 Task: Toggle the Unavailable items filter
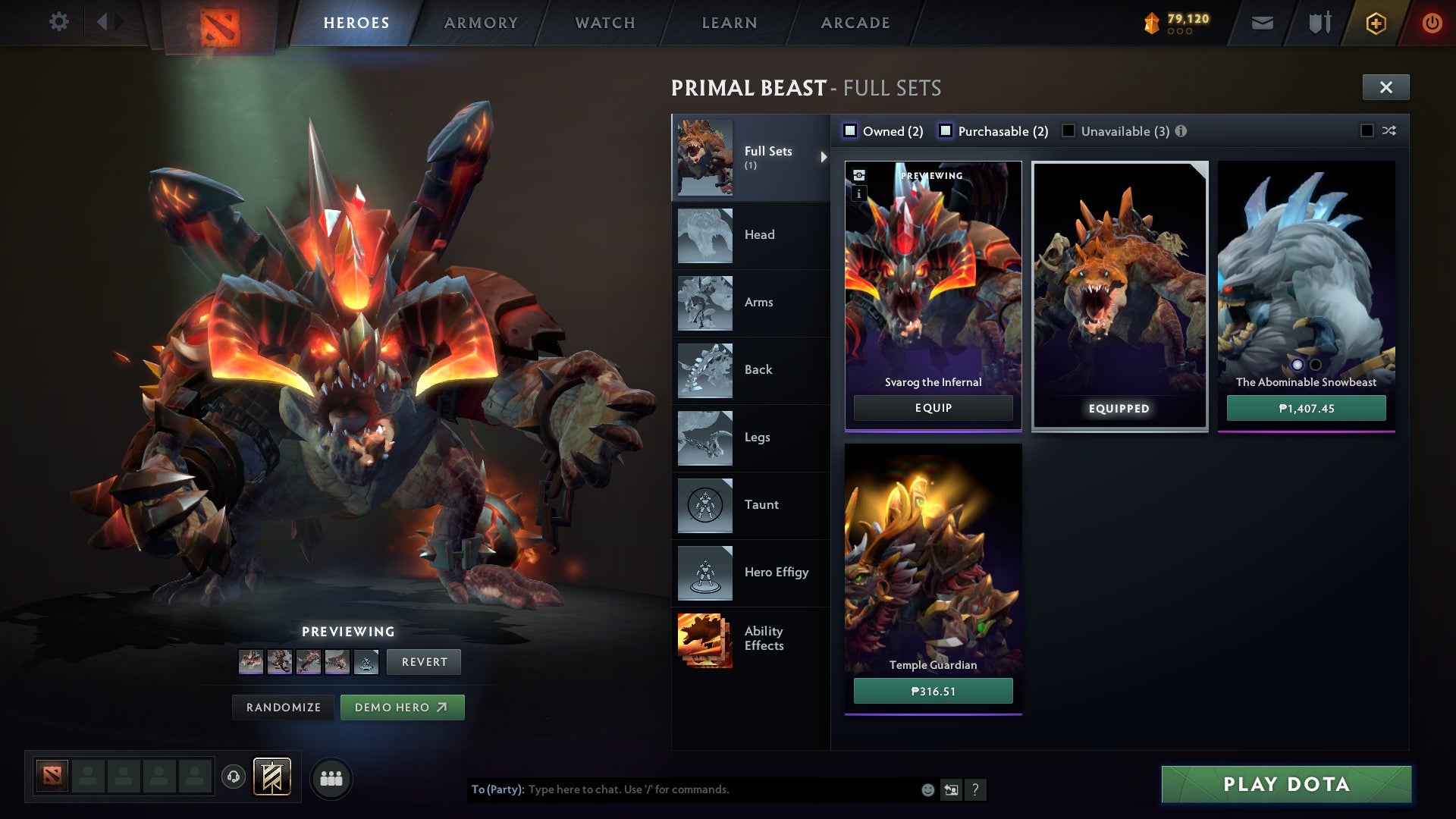pos(1068,130)
